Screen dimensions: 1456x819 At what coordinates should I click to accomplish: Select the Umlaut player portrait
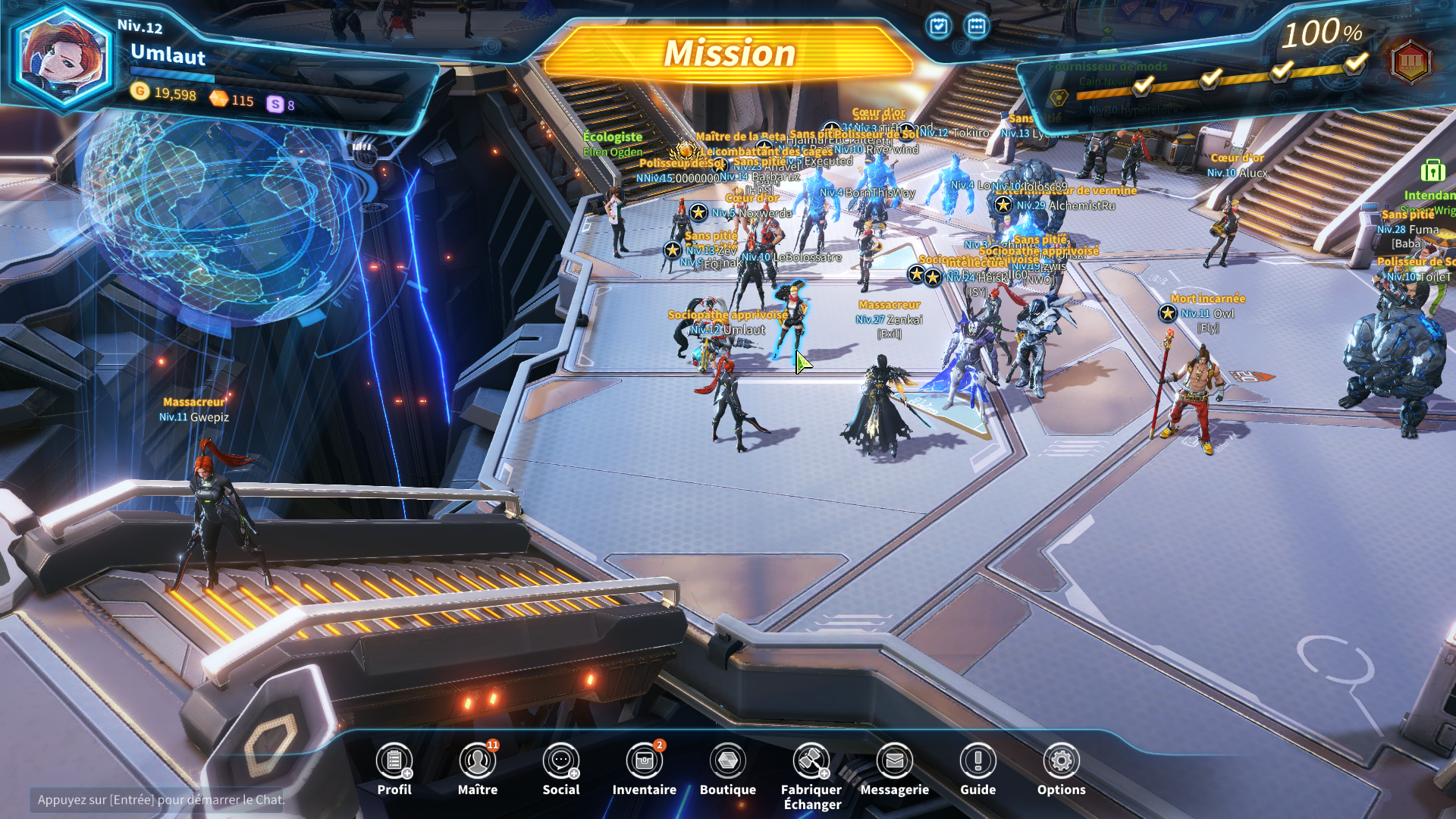[62, 58]
